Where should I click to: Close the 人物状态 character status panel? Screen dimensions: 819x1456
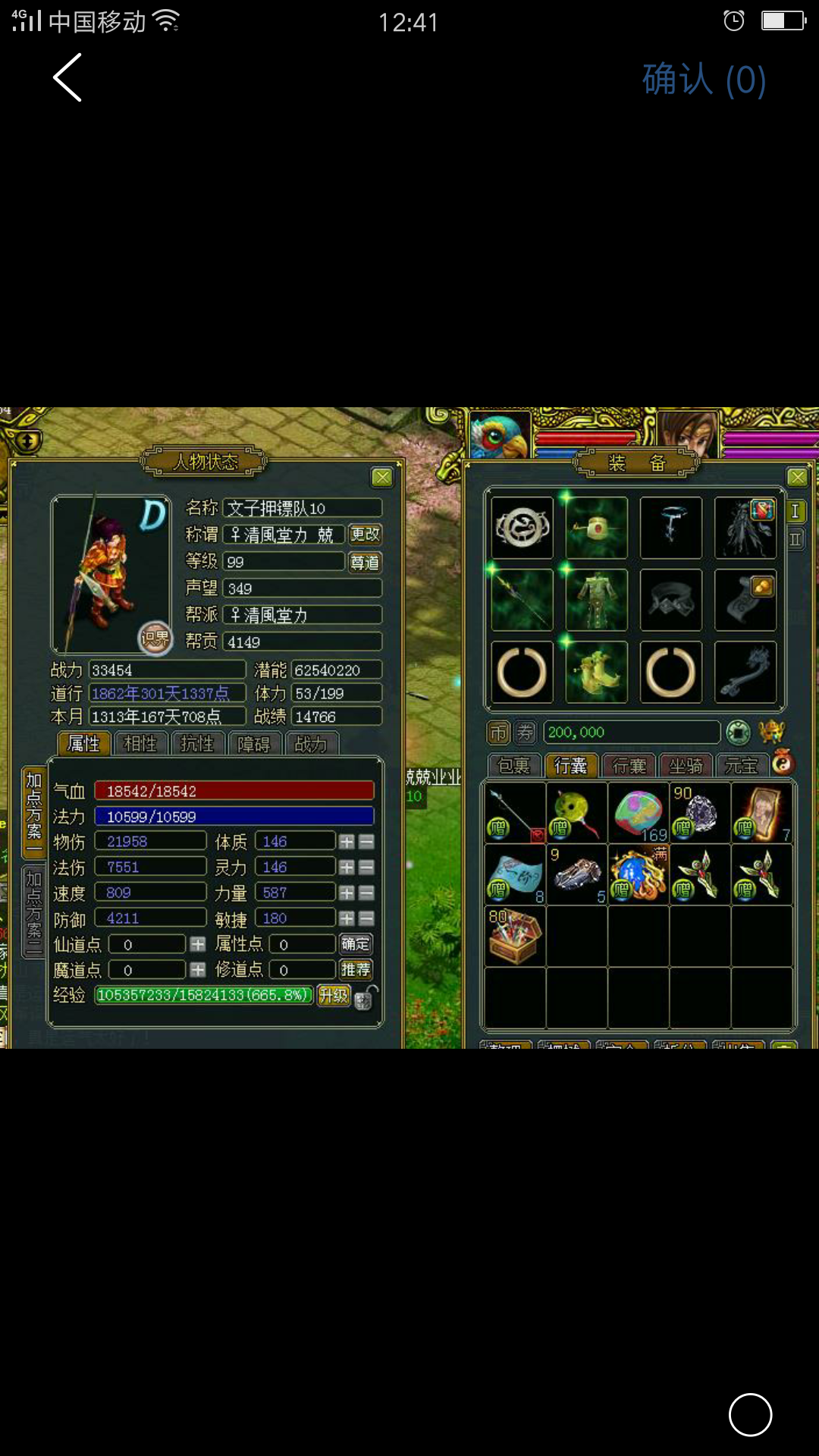[382, 477]
